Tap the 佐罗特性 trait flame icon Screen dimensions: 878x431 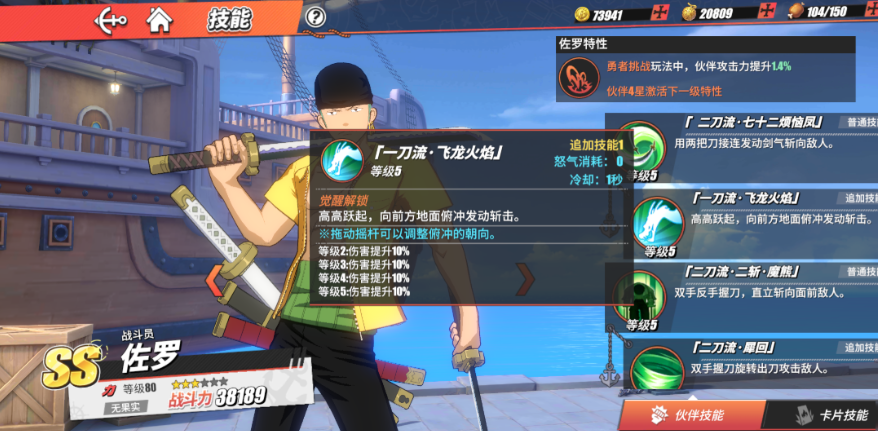(x=579, y=77)
